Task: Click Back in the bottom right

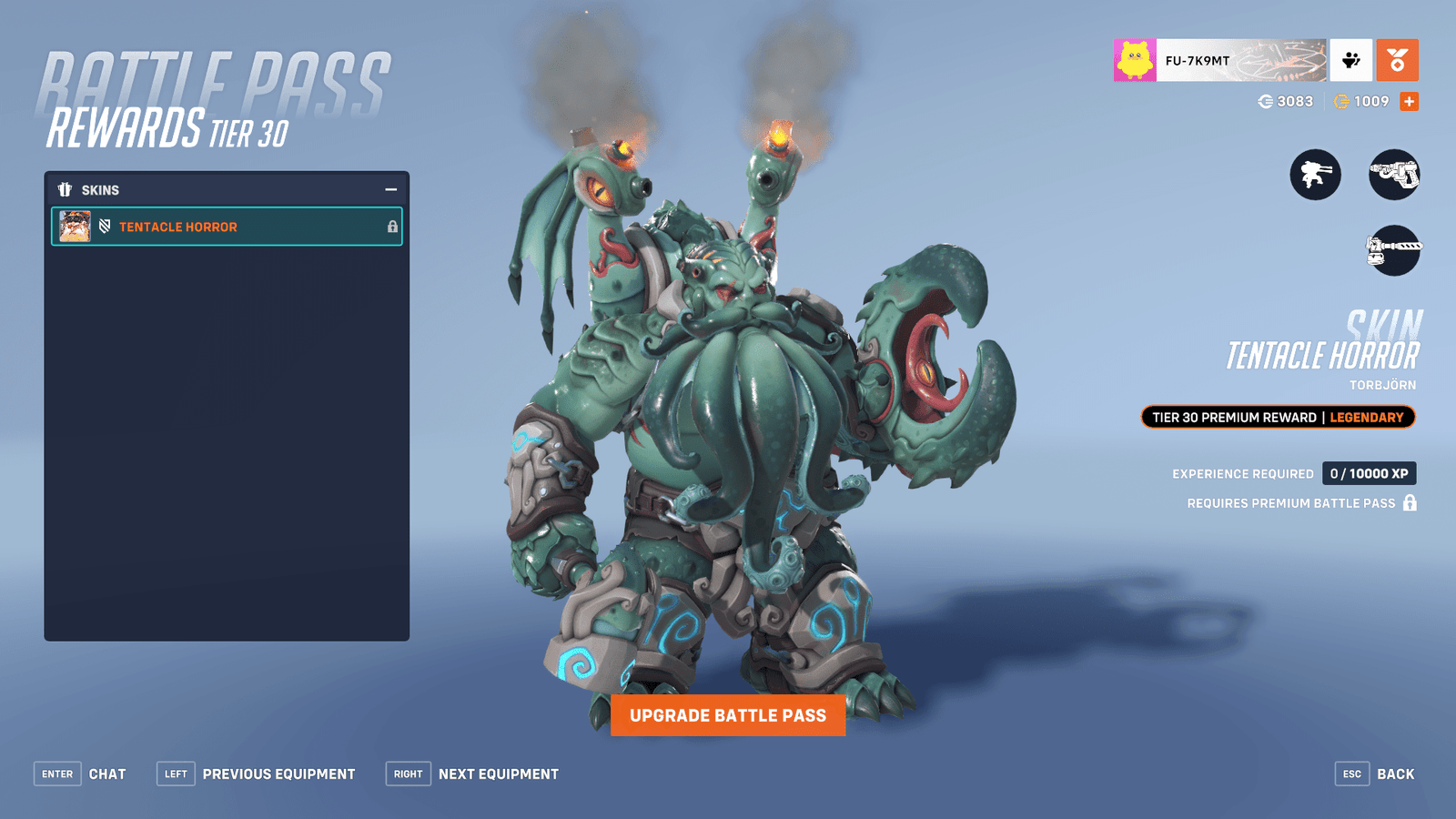Action: coord(1395,773)
